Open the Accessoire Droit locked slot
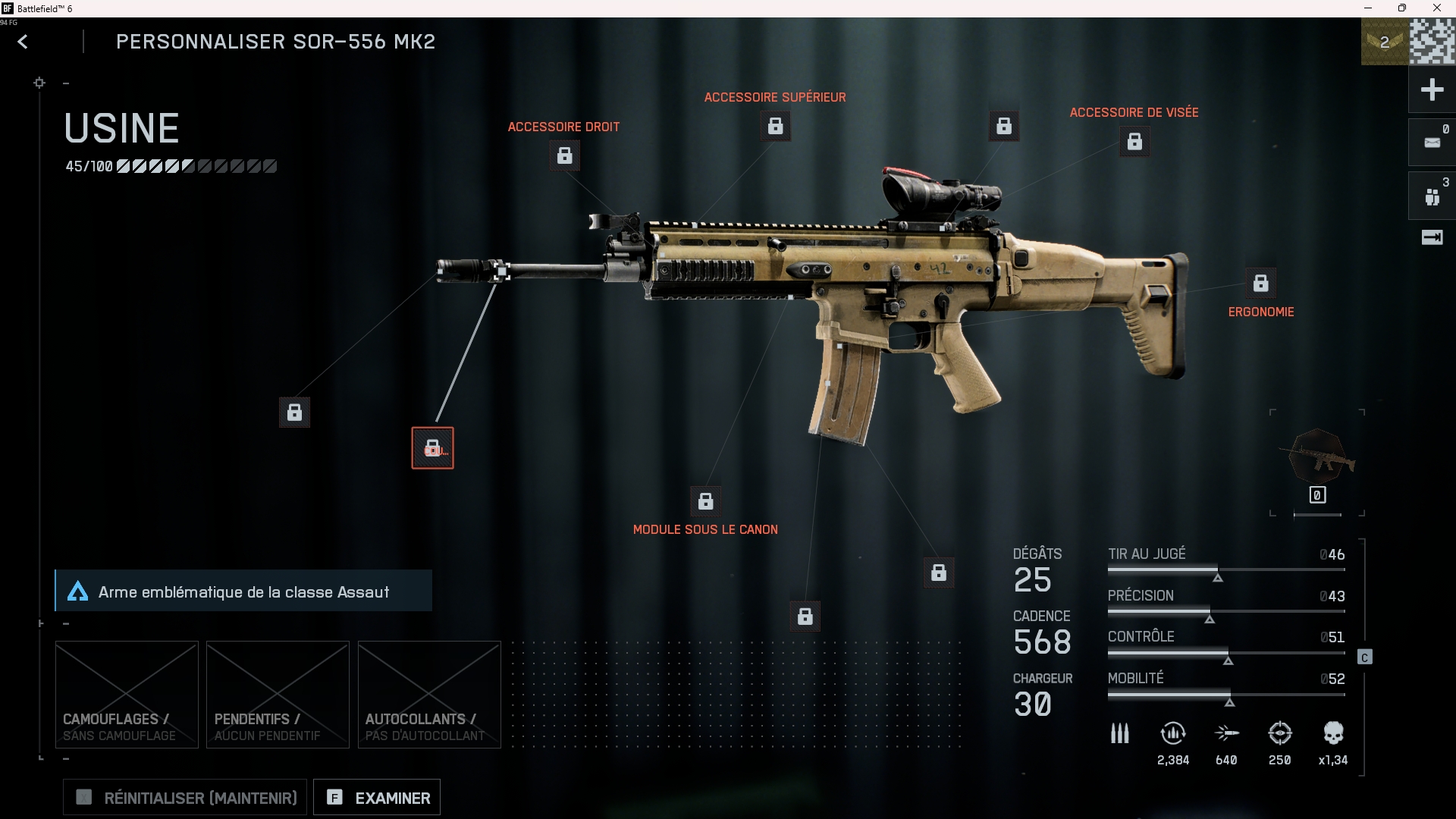The height and width of the screenshot is (819, 1456). pos(565,155)
